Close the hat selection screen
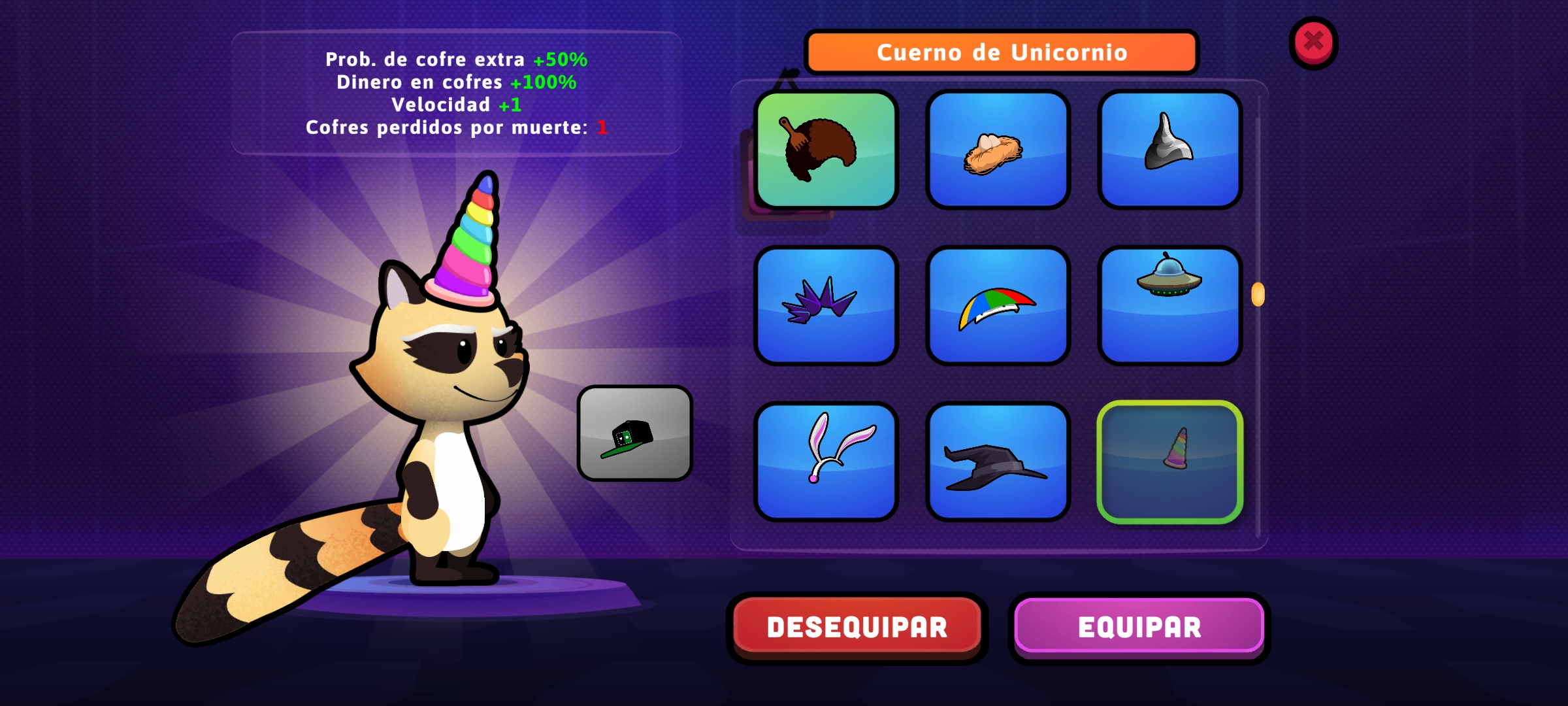Viewport: 1568px width, 706px height. tap(1313, 42)
